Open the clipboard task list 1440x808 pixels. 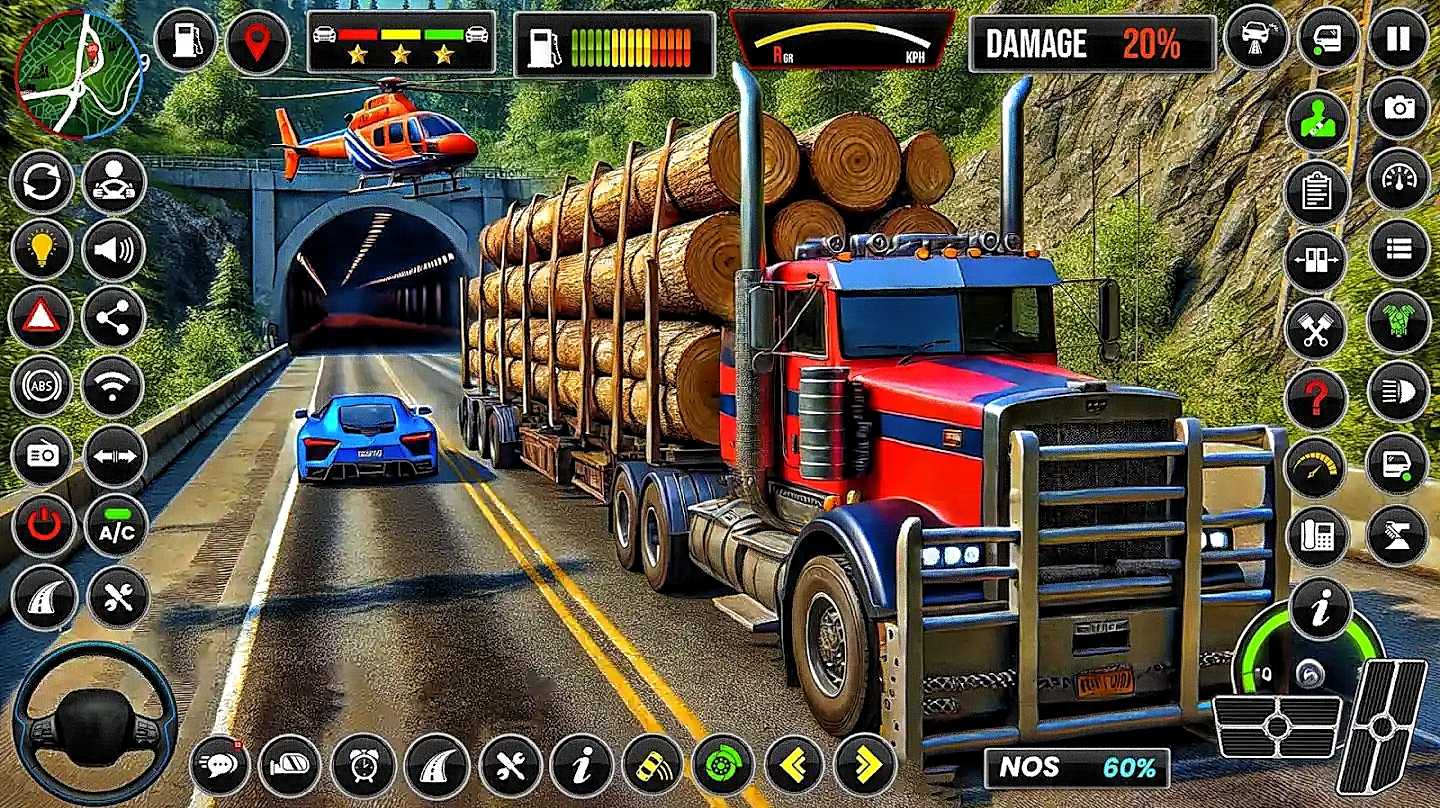(x=1316, y=191)
